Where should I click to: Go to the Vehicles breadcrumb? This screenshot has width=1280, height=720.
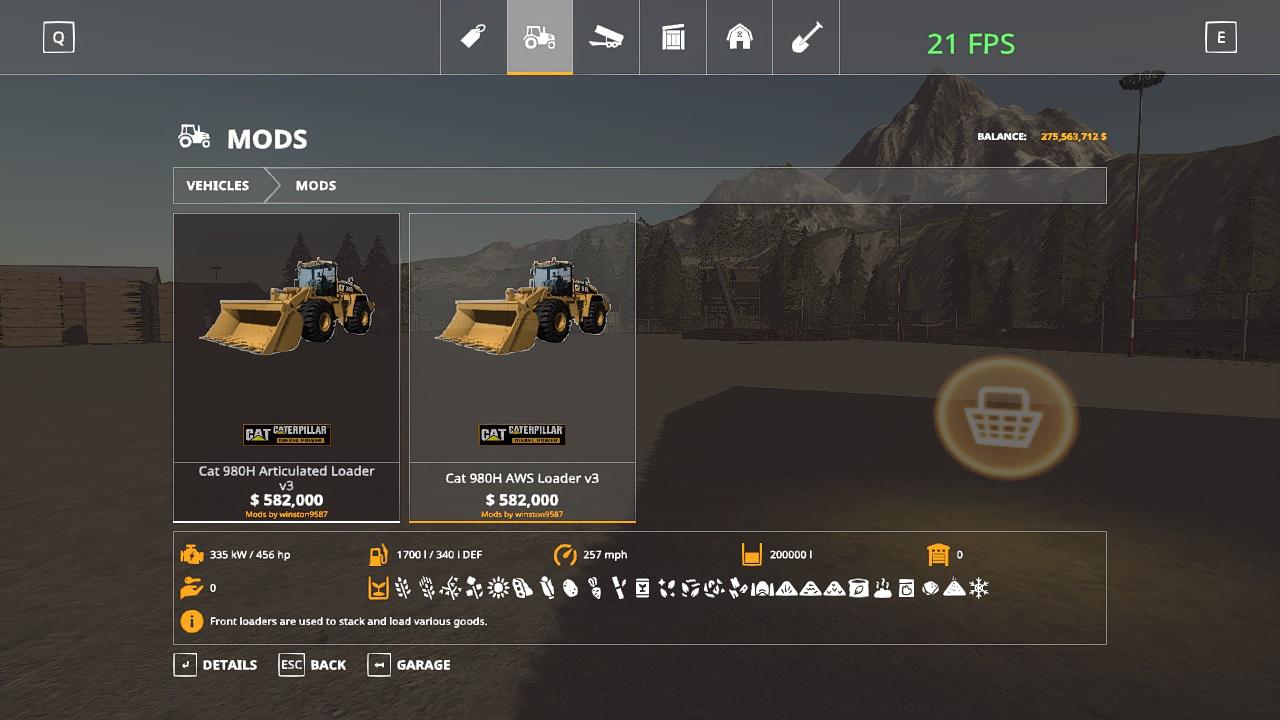pos(218,186)
